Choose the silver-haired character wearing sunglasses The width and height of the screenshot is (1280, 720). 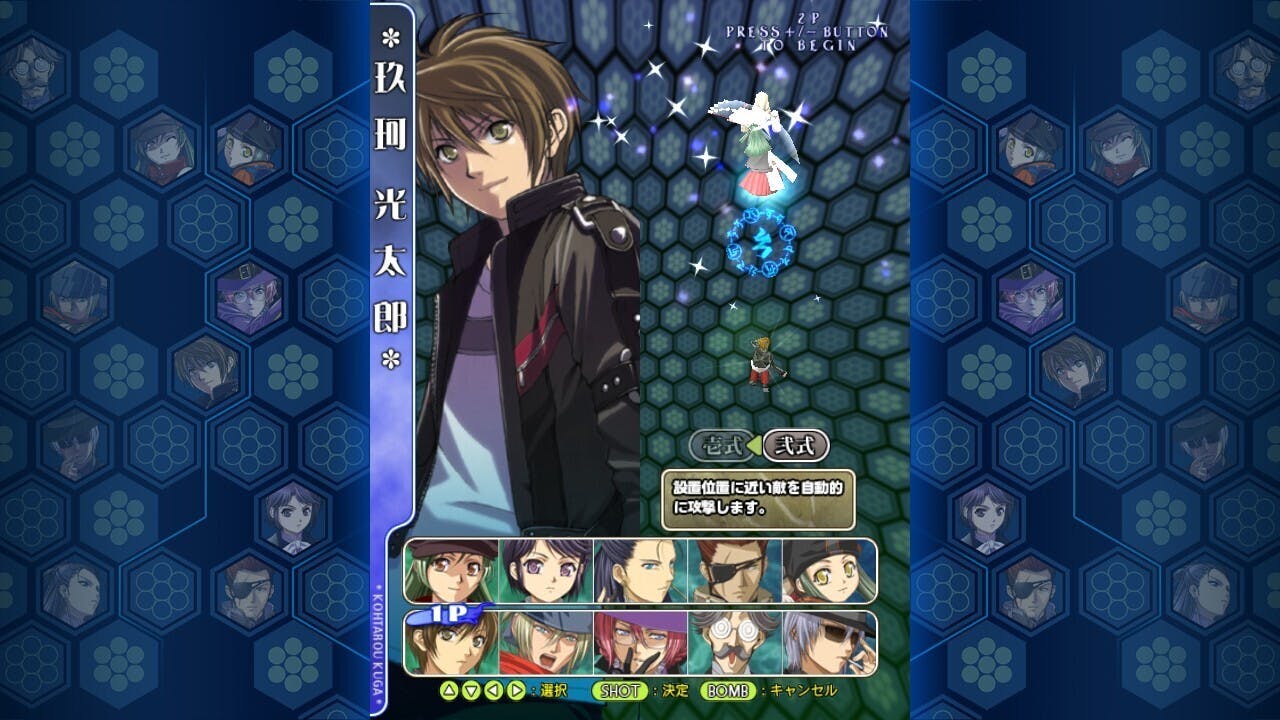(828, 643)
